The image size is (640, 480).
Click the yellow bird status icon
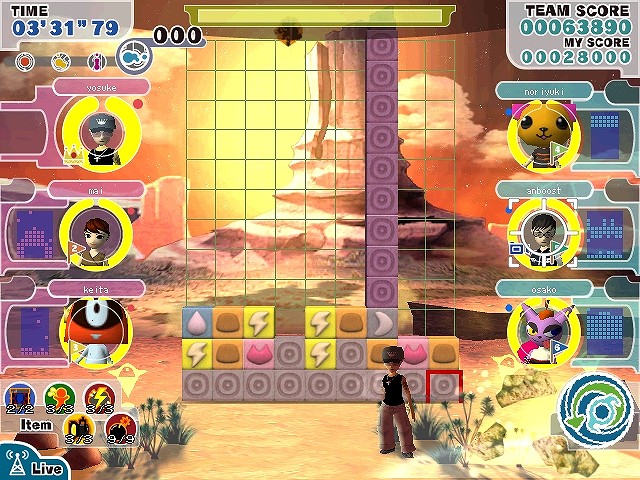(62, 62)
